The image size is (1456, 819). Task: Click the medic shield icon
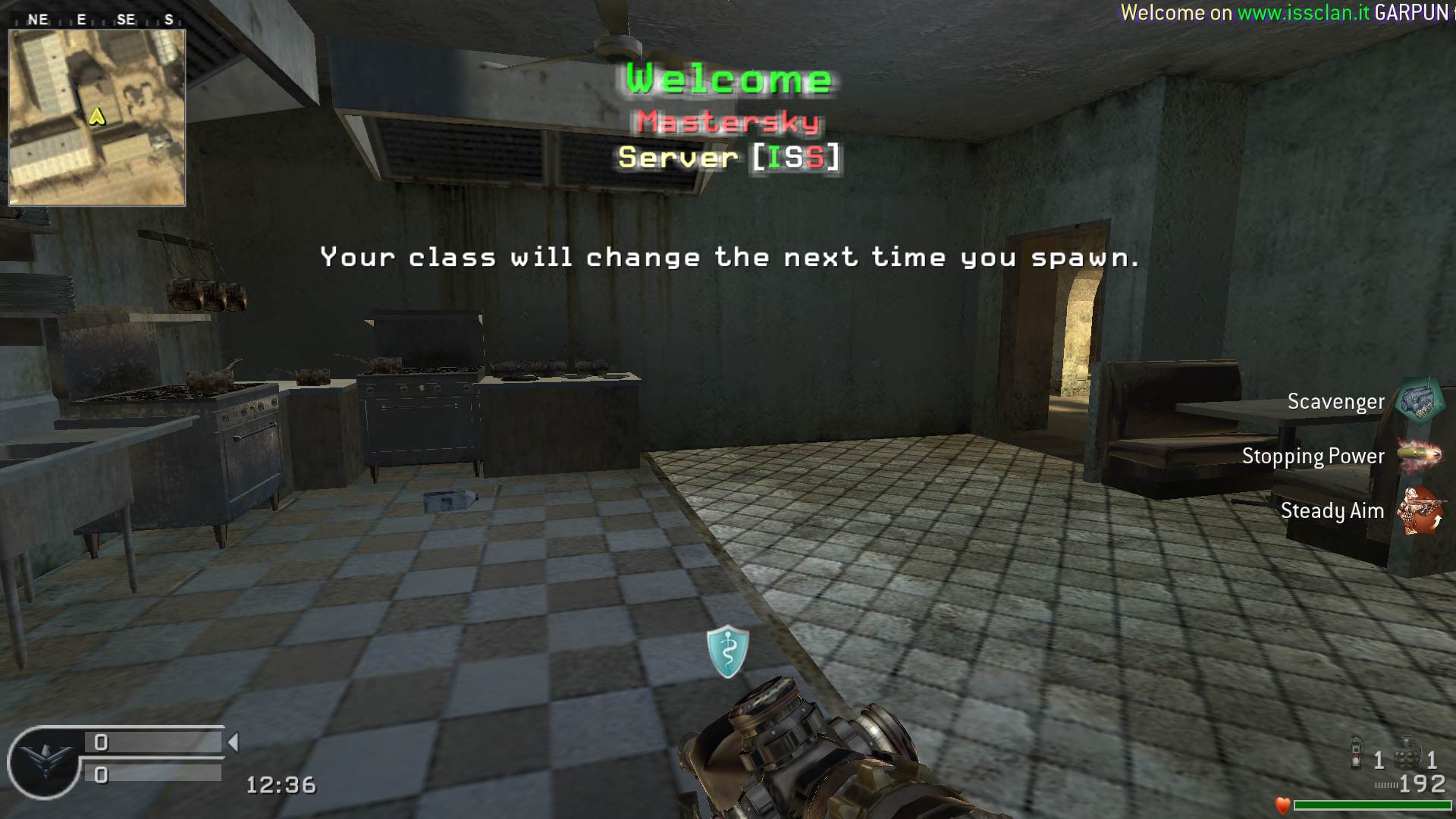pyautogui.click(x=728, y=651)
